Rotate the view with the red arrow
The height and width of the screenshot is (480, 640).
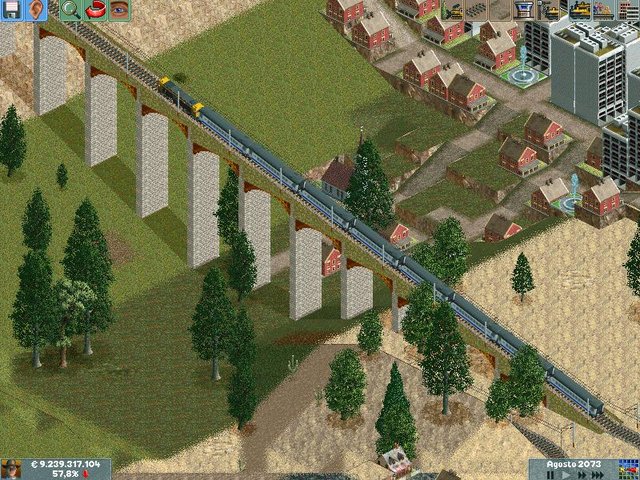coord(96,10)
